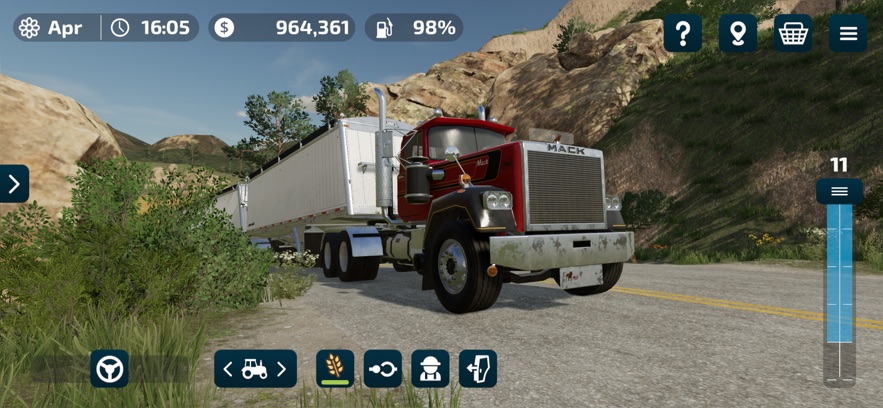Open the shop basket
The image size is (883, 408).
pos(793,34)
